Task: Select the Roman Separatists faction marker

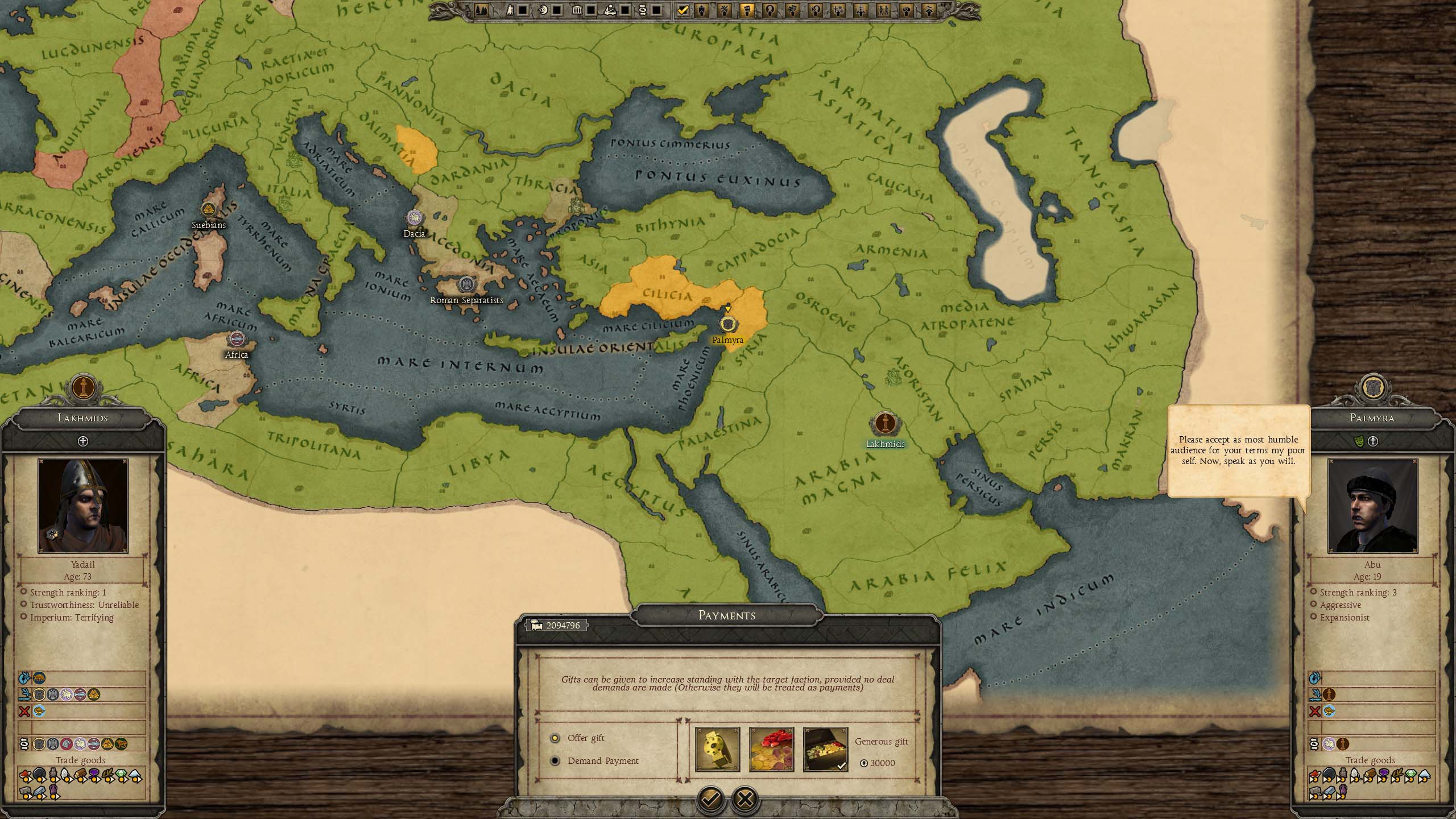Action: 466,284
